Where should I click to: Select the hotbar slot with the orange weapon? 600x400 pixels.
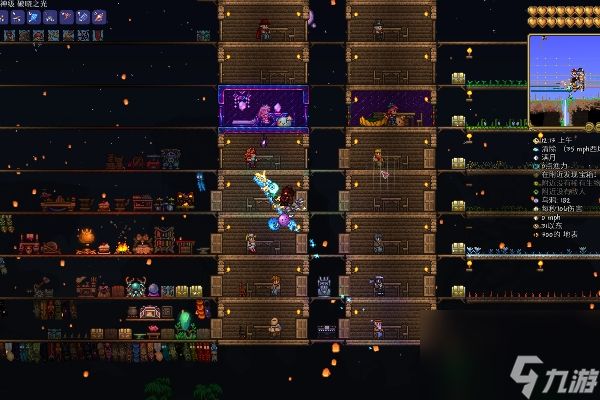pyautogui.click(x=98, y=17)
